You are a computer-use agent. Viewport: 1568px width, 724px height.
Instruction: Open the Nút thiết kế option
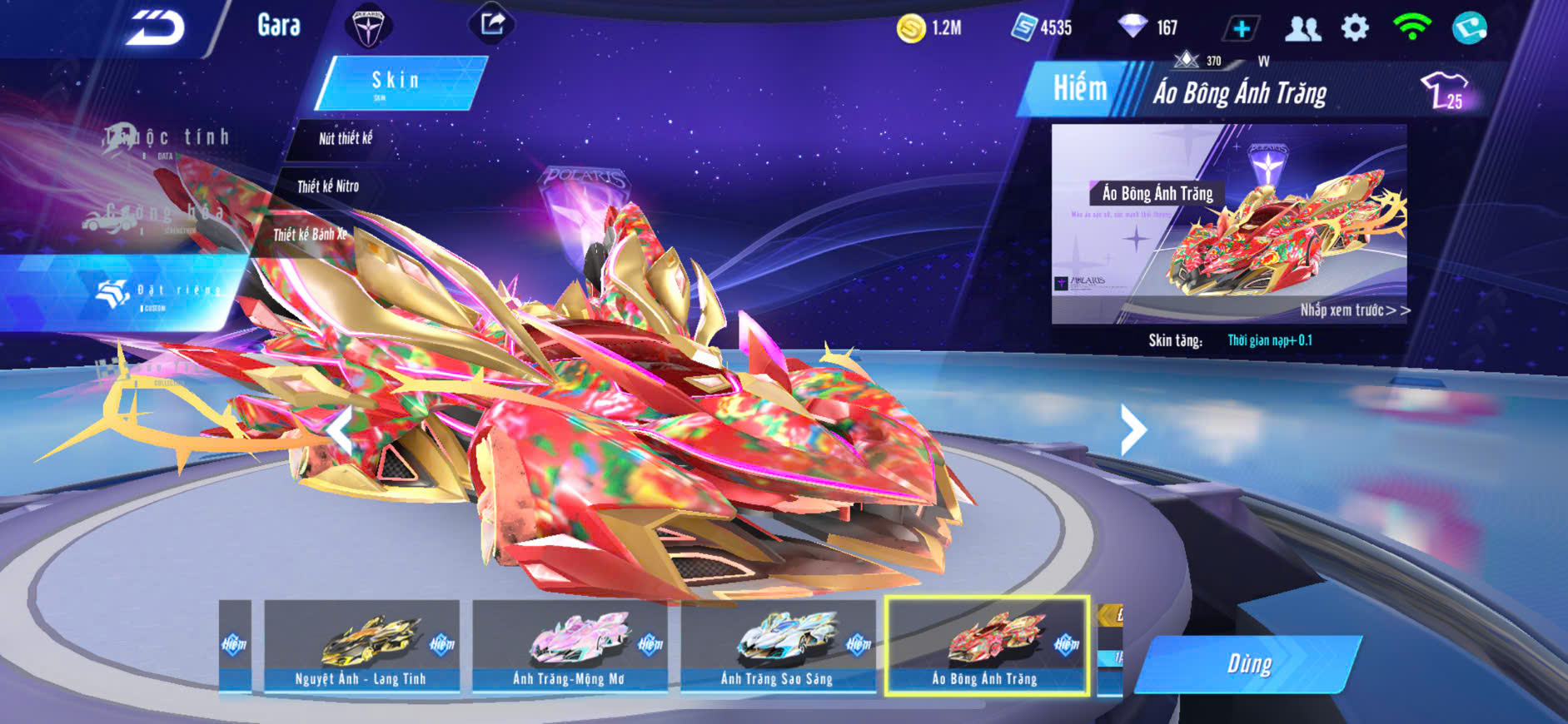(345, 139)
